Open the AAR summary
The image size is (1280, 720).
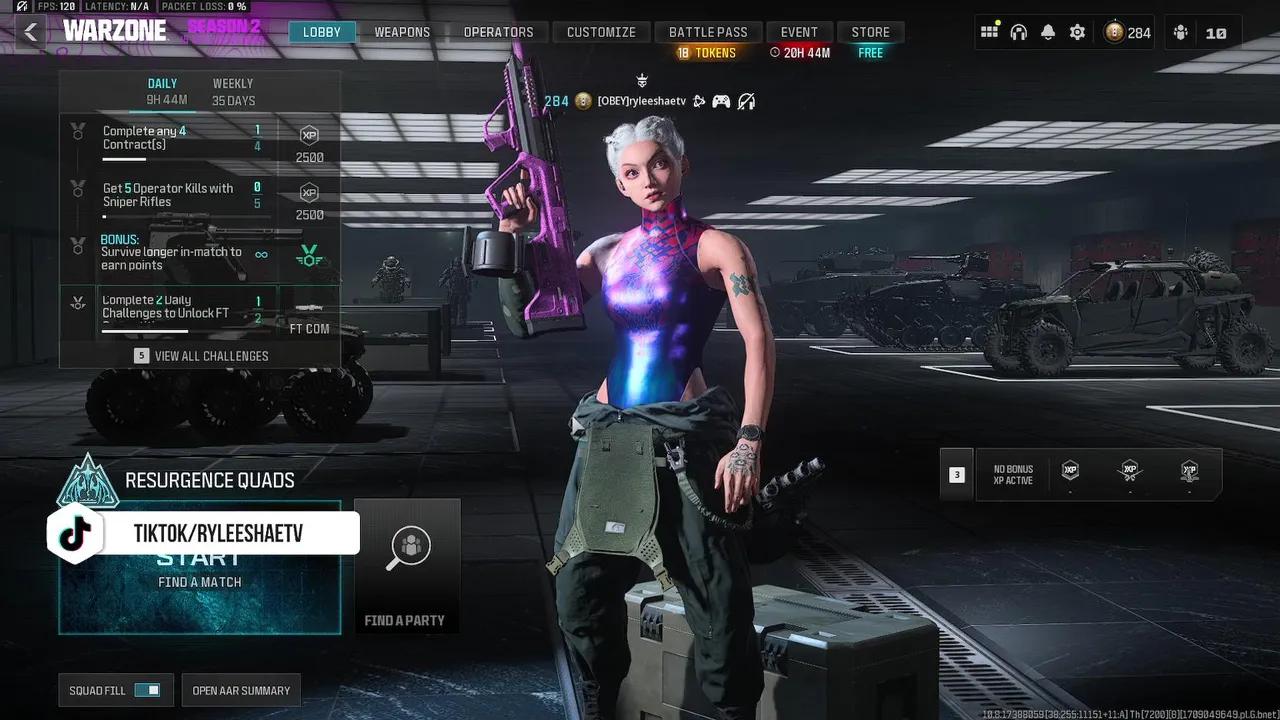241,690
